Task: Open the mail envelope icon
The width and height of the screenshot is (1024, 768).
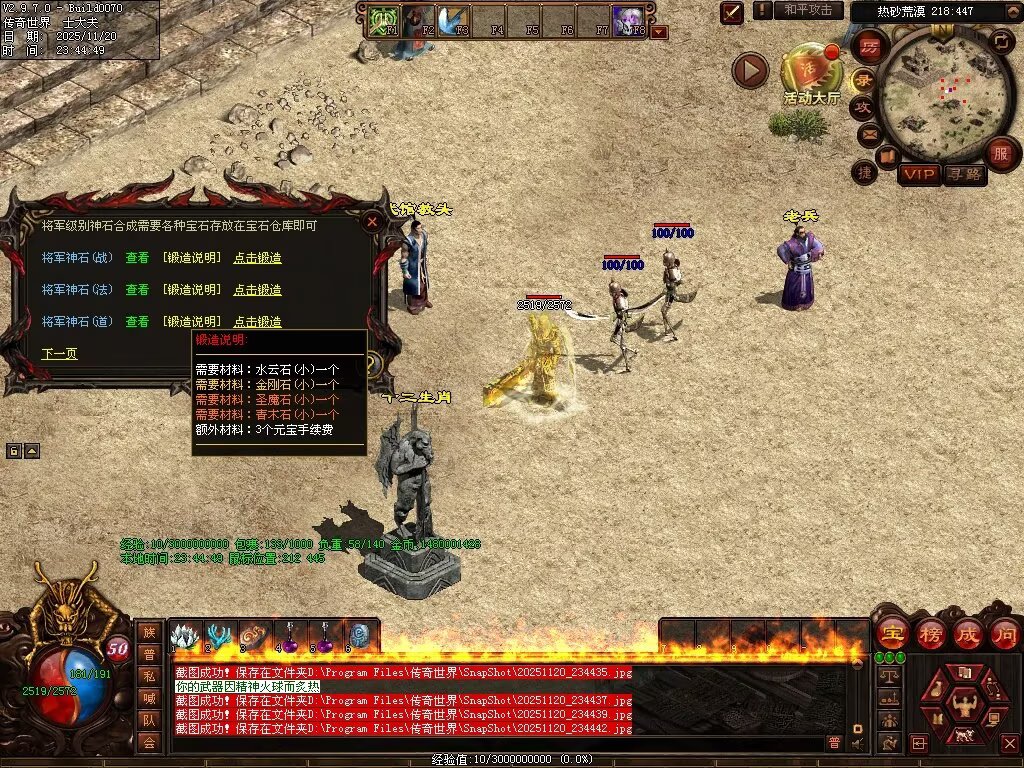Action: (x=868, y=133)
